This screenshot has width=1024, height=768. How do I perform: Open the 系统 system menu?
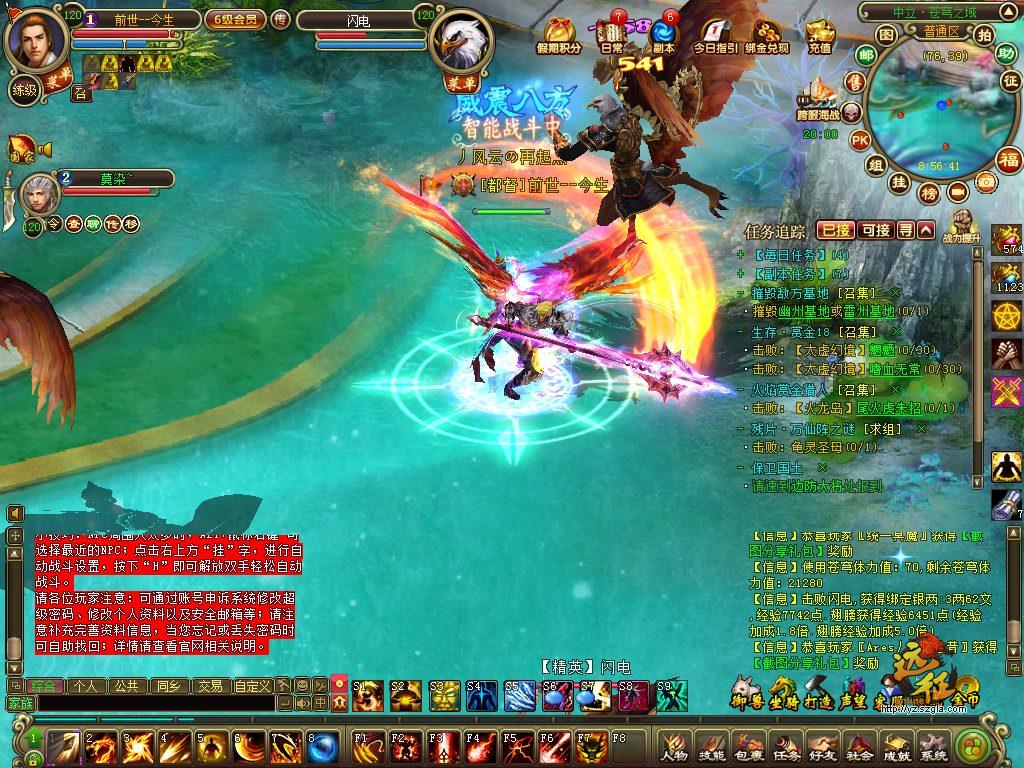[933, 747]
